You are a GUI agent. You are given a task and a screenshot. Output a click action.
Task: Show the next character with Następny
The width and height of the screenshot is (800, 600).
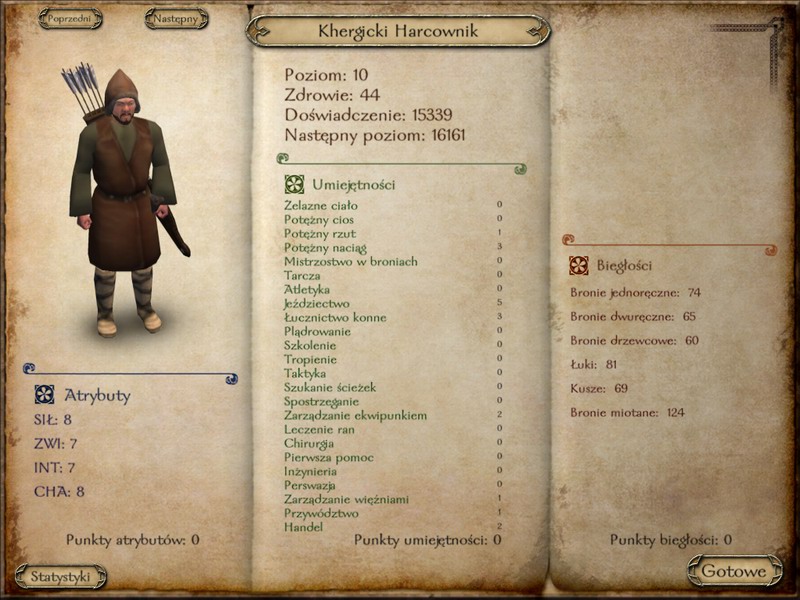(176, 18)
